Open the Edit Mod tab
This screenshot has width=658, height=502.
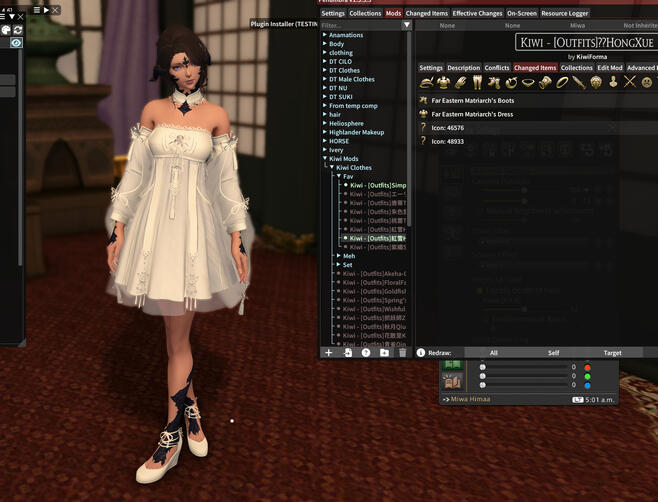click(x=610, y=68)
